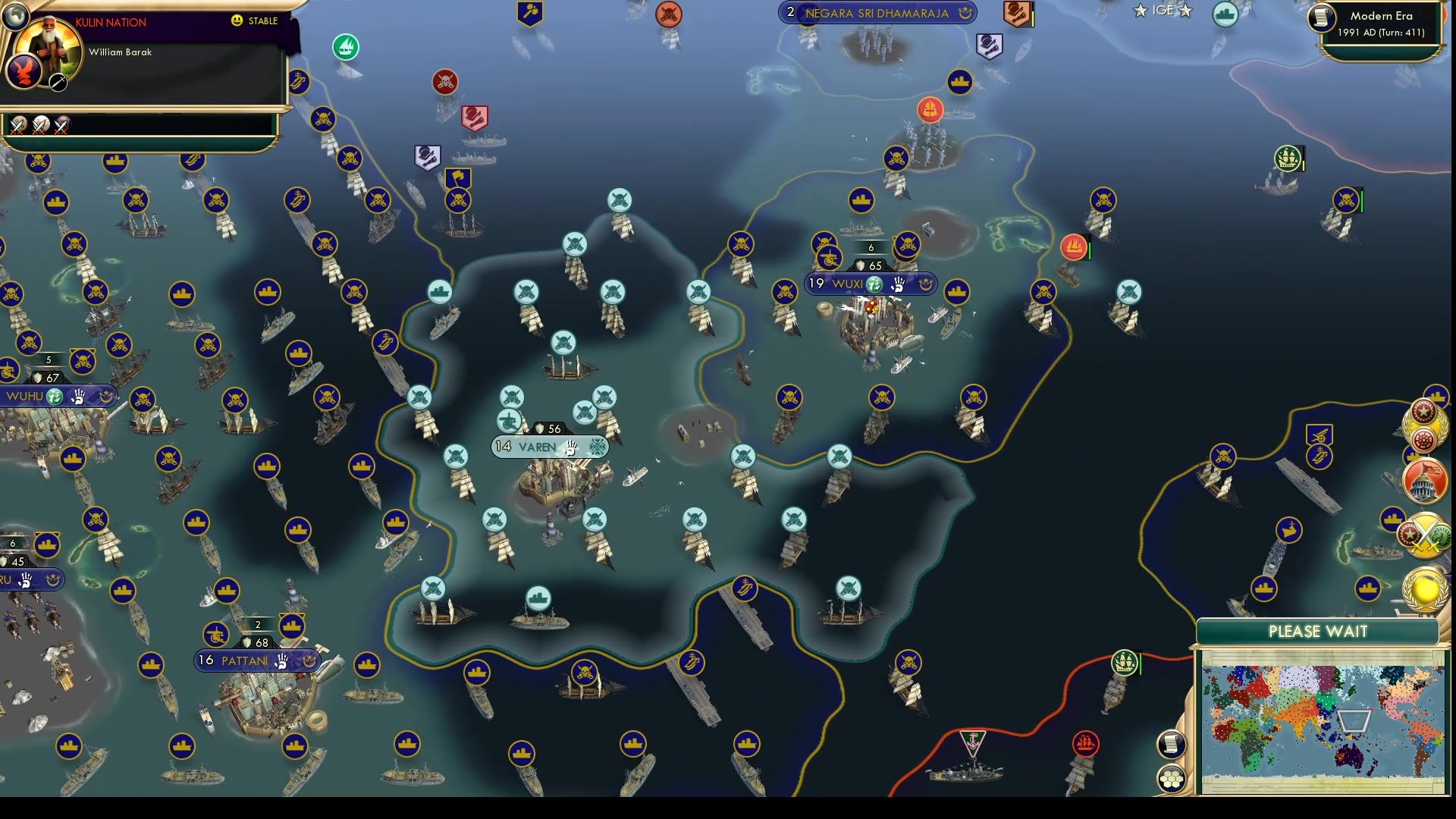Click the STABLE smiley happiness indicator
Image resolution: width=1456 pixels, height=819 pixels.
pos(237,20)
